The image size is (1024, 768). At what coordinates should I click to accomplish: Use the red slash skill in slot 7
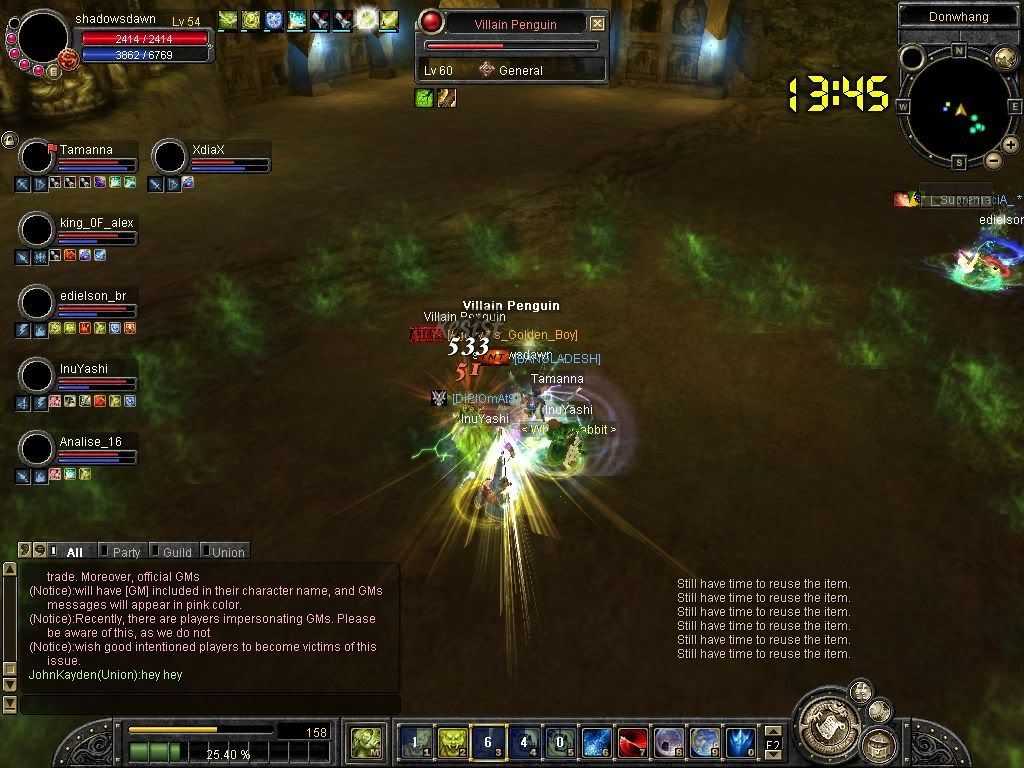(x=632, y=742)
